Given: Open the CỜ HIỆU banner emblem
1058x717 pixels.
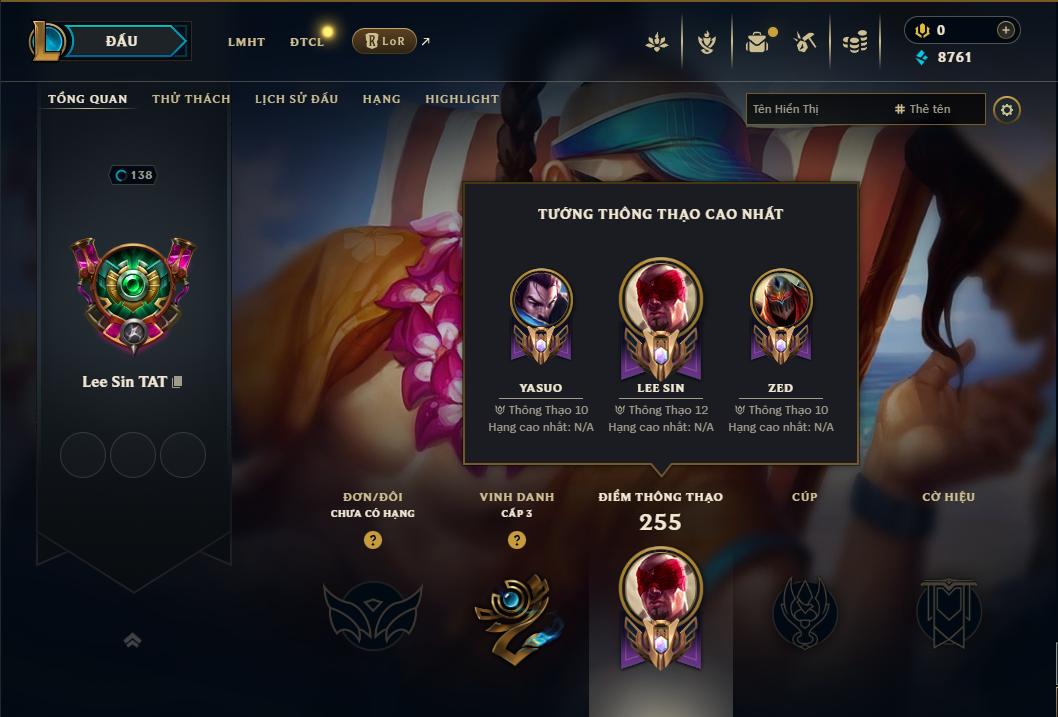Looking at the screenshot, I should [948, 610].
